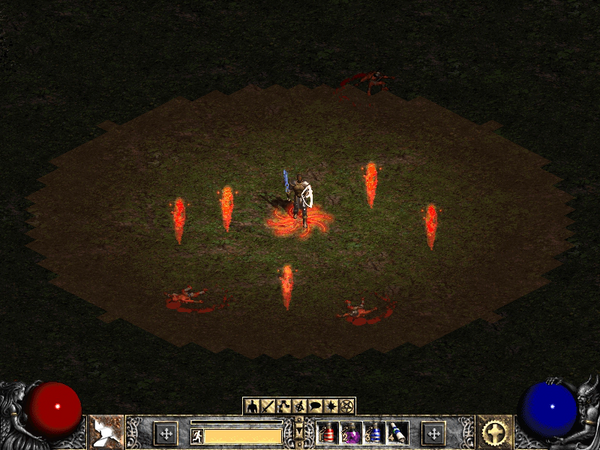Open the party screen icon
The width and height of the screenshot is (600, 450).
pyautogui.click(x=297, y=406)
